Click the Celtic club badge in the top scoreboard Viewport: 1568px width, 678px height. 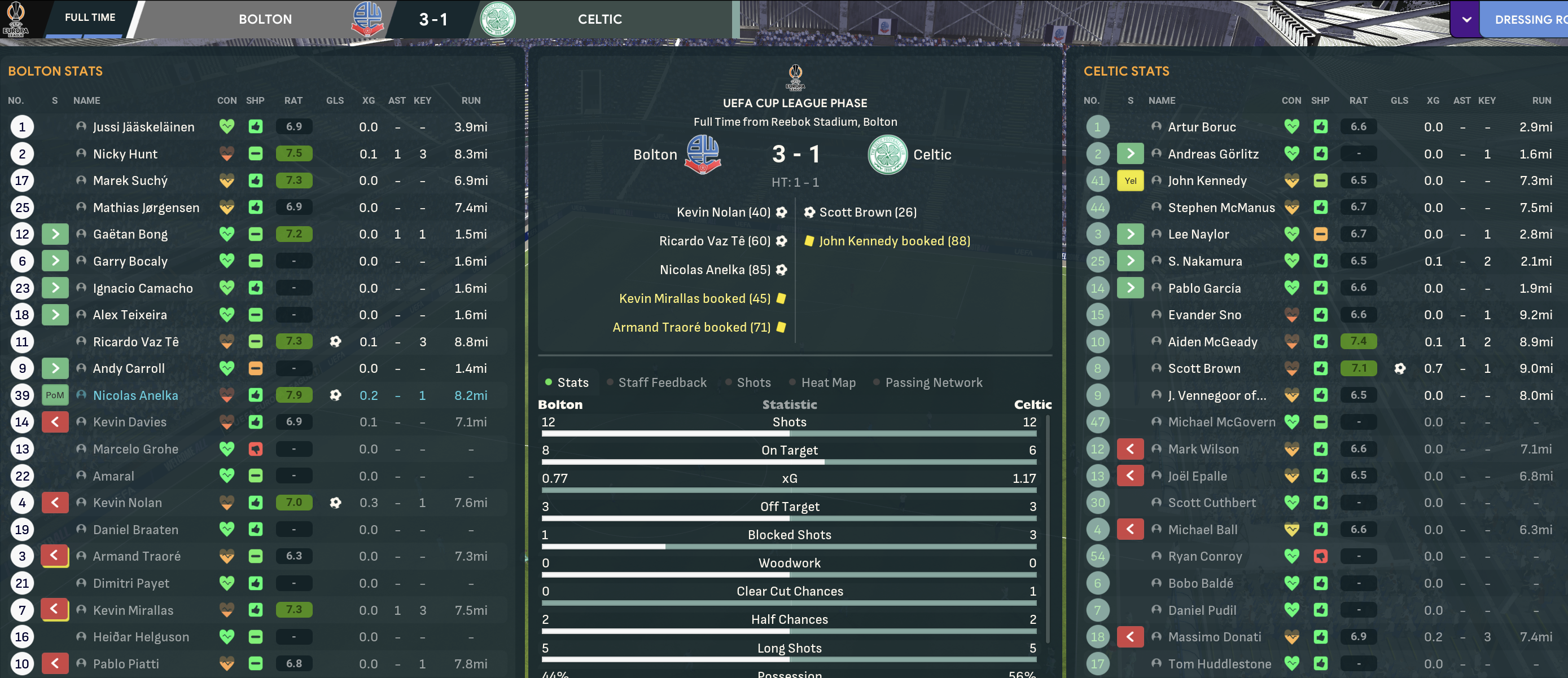497,19
